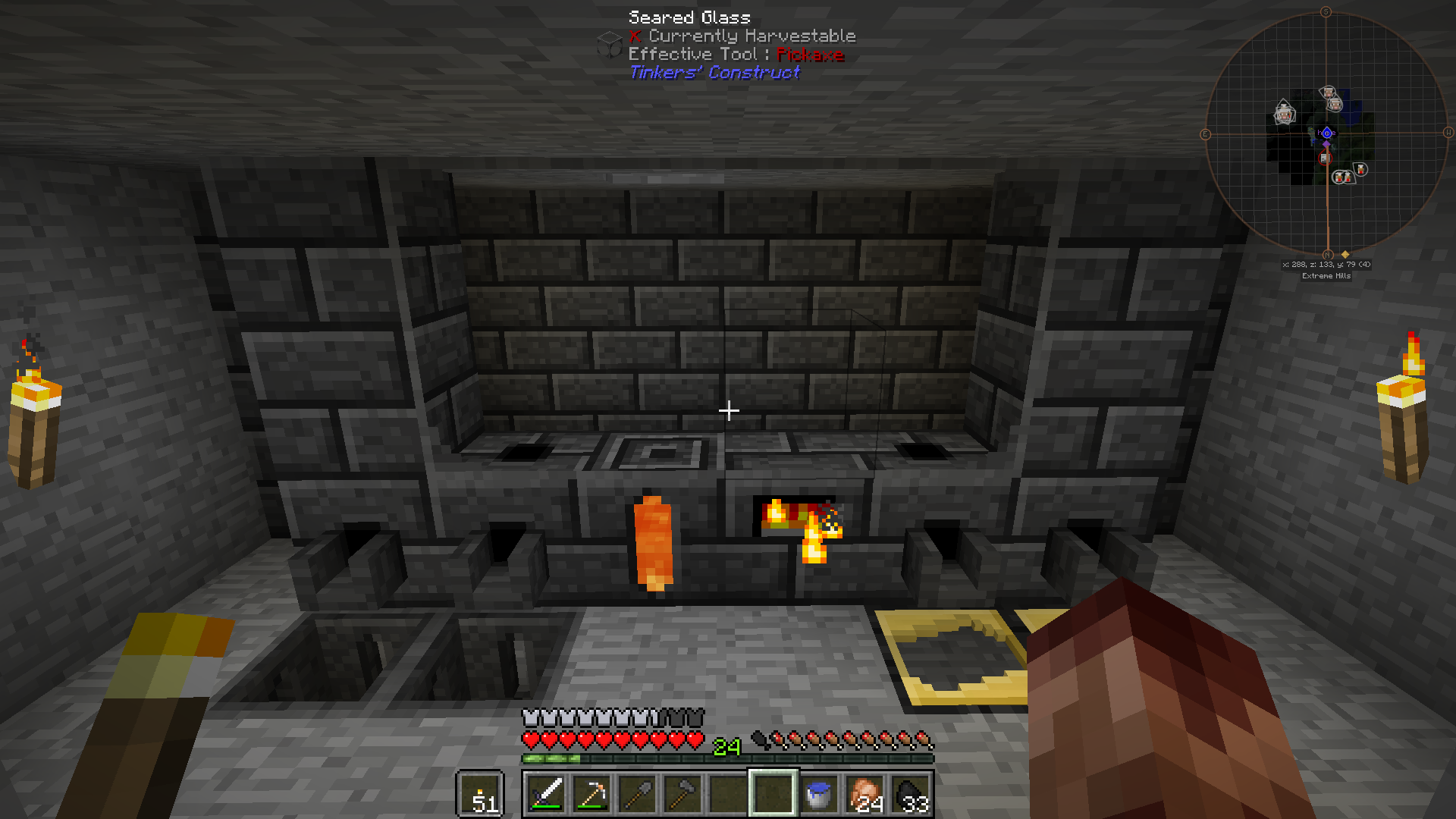Select the cooked meat stack of 24
The width and height of the screenshot is (1456, 819).
click(864, 794)
